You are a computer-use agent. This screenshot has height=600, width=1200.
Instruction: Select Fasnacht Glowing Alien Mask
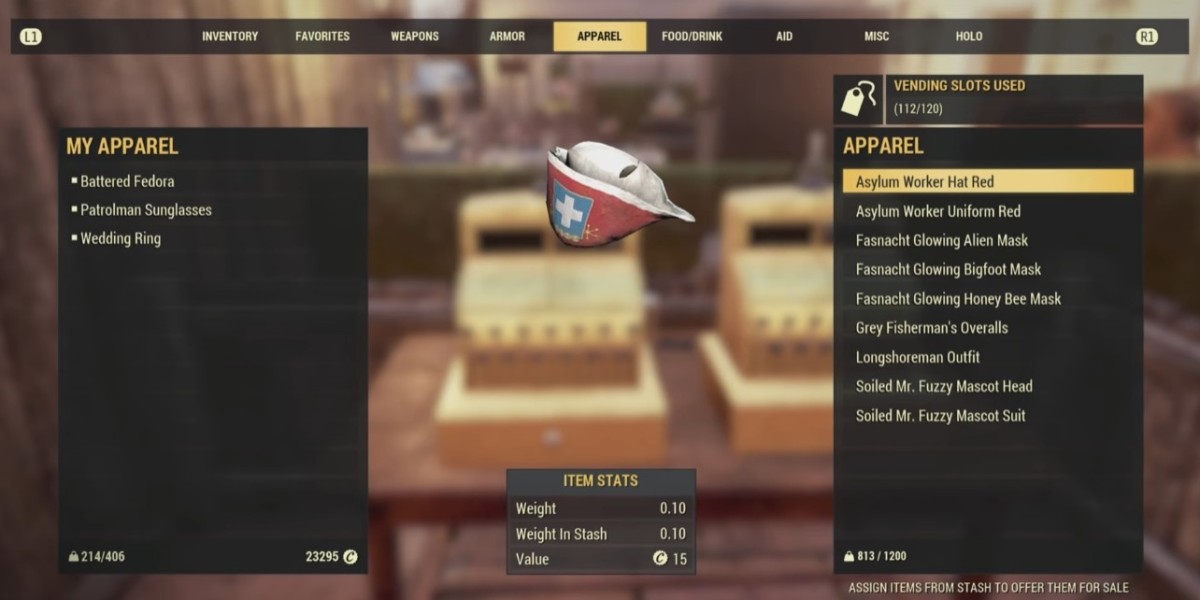tap(942, 240)
